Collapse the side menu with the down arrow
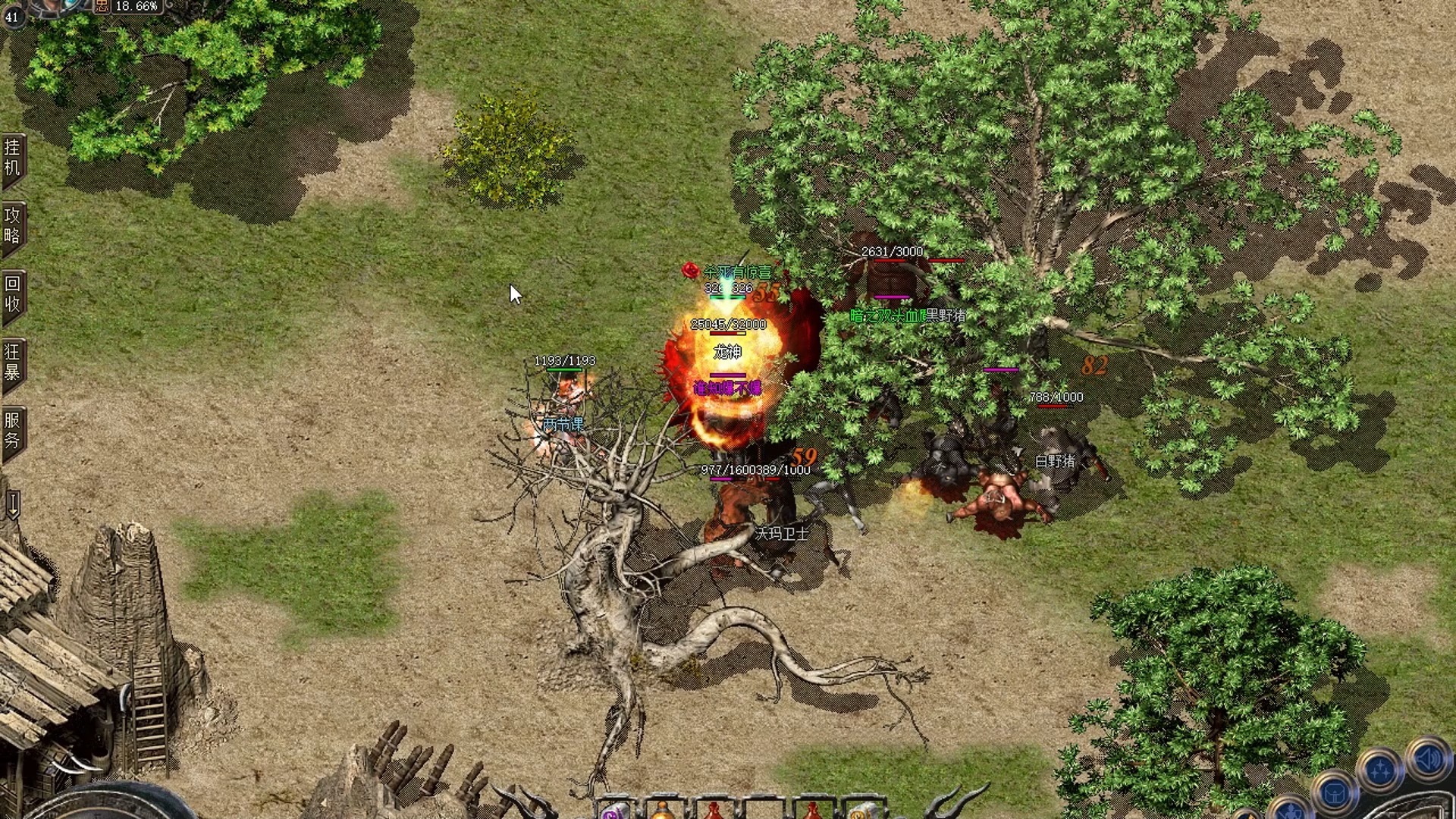This screenshot has height=819, width=1456. click(13, 504)
